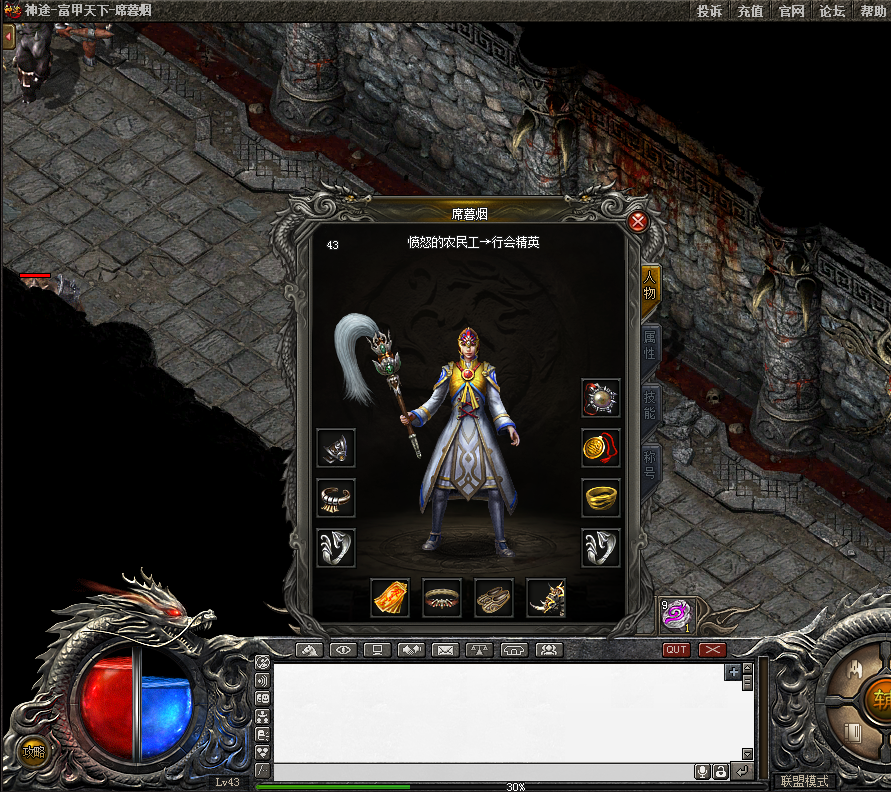
Task: Click the orange talisman cards slot
Action: tap(390, 597)
